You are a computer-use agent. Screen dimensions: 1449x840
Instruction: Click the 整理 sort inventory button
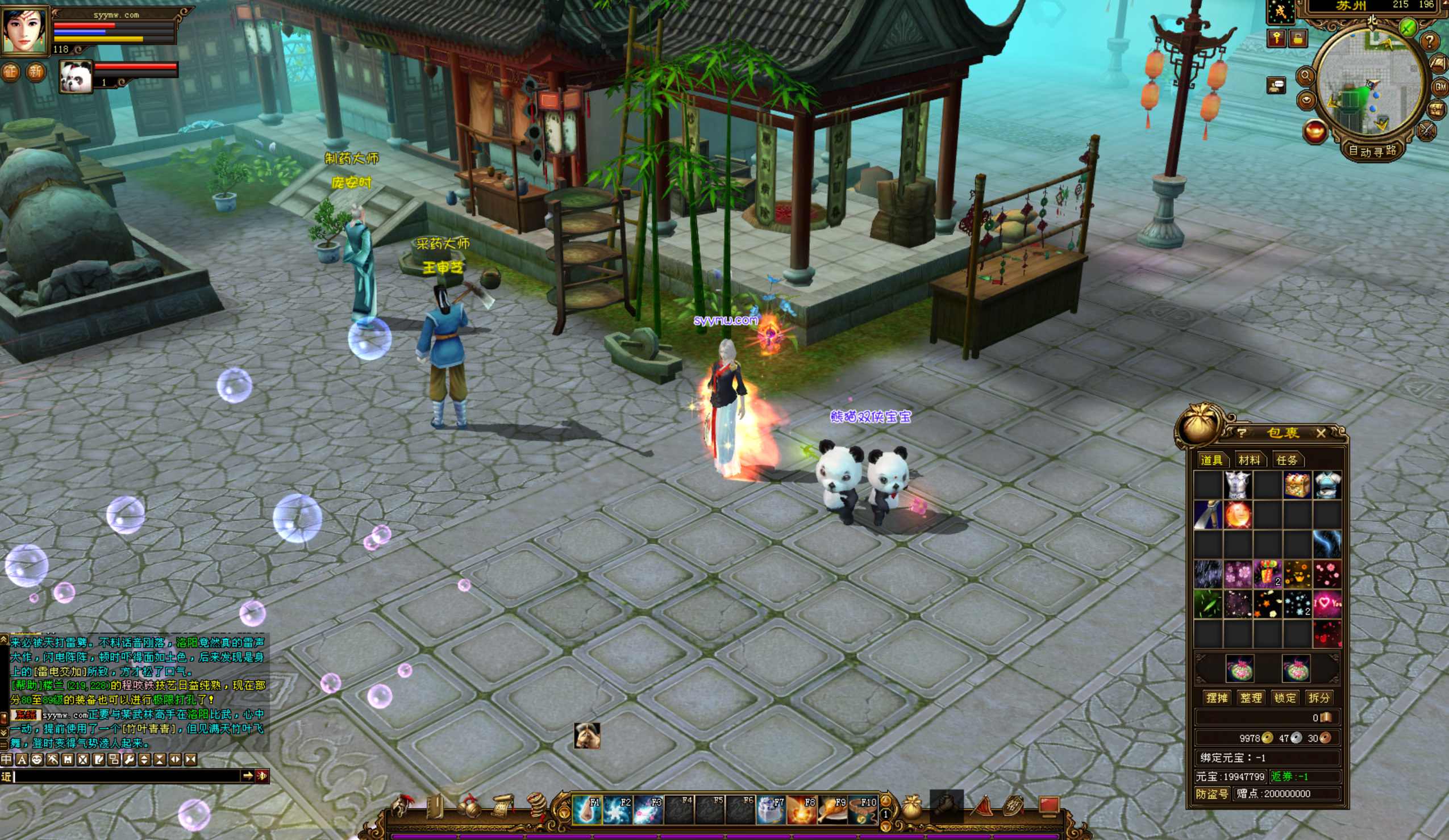[1251, 698]
